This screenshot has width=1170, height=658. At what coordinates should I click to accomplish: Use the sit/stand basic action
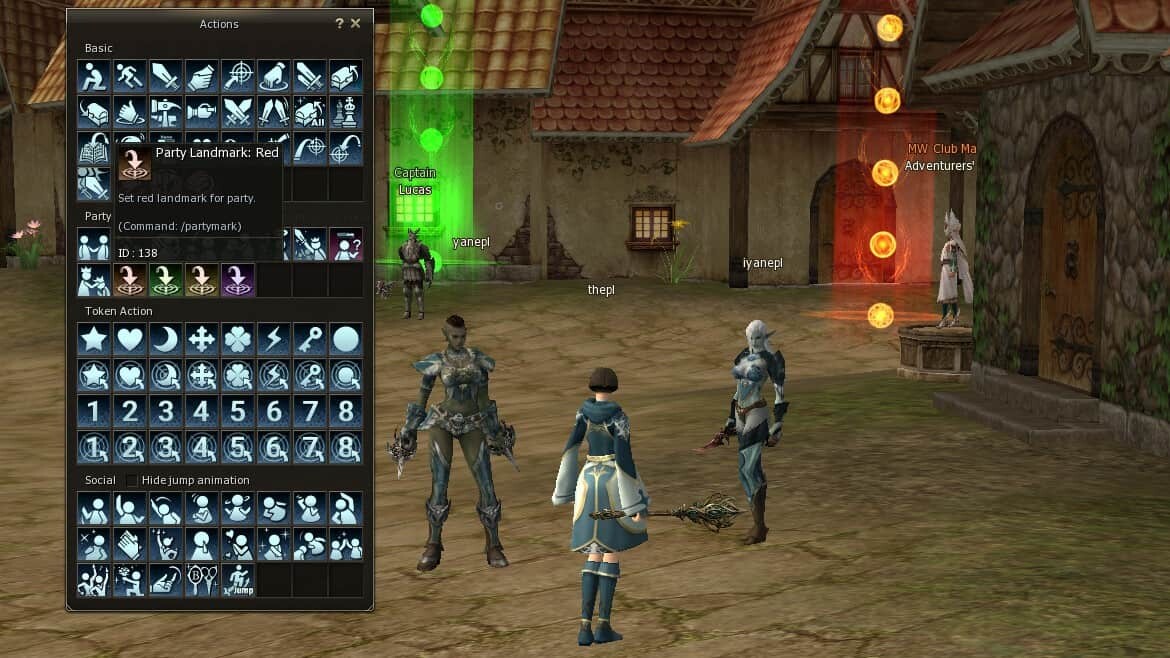[94, 76]
